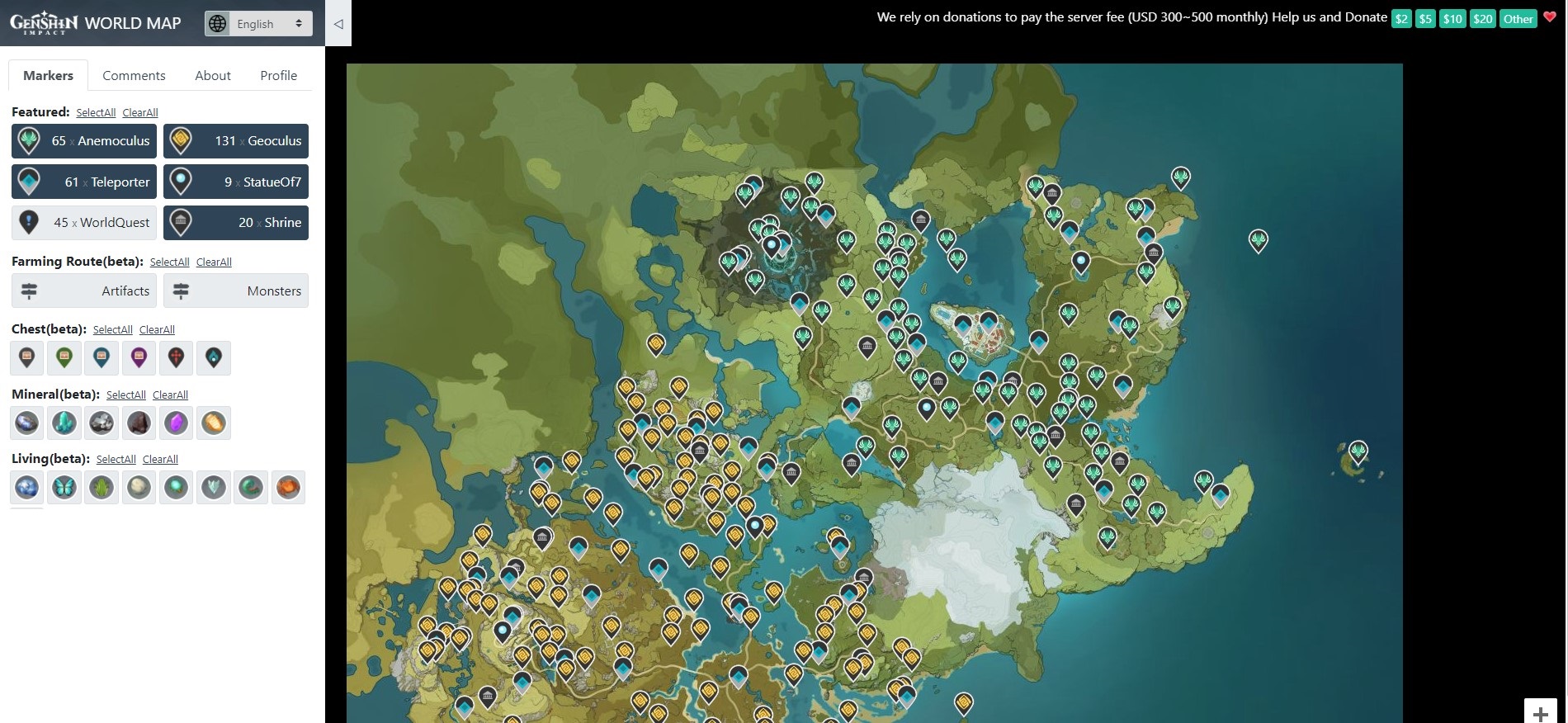Toggle the purple crystal mineral filter
Screen dimensions: 1568x723
(176, 423)
